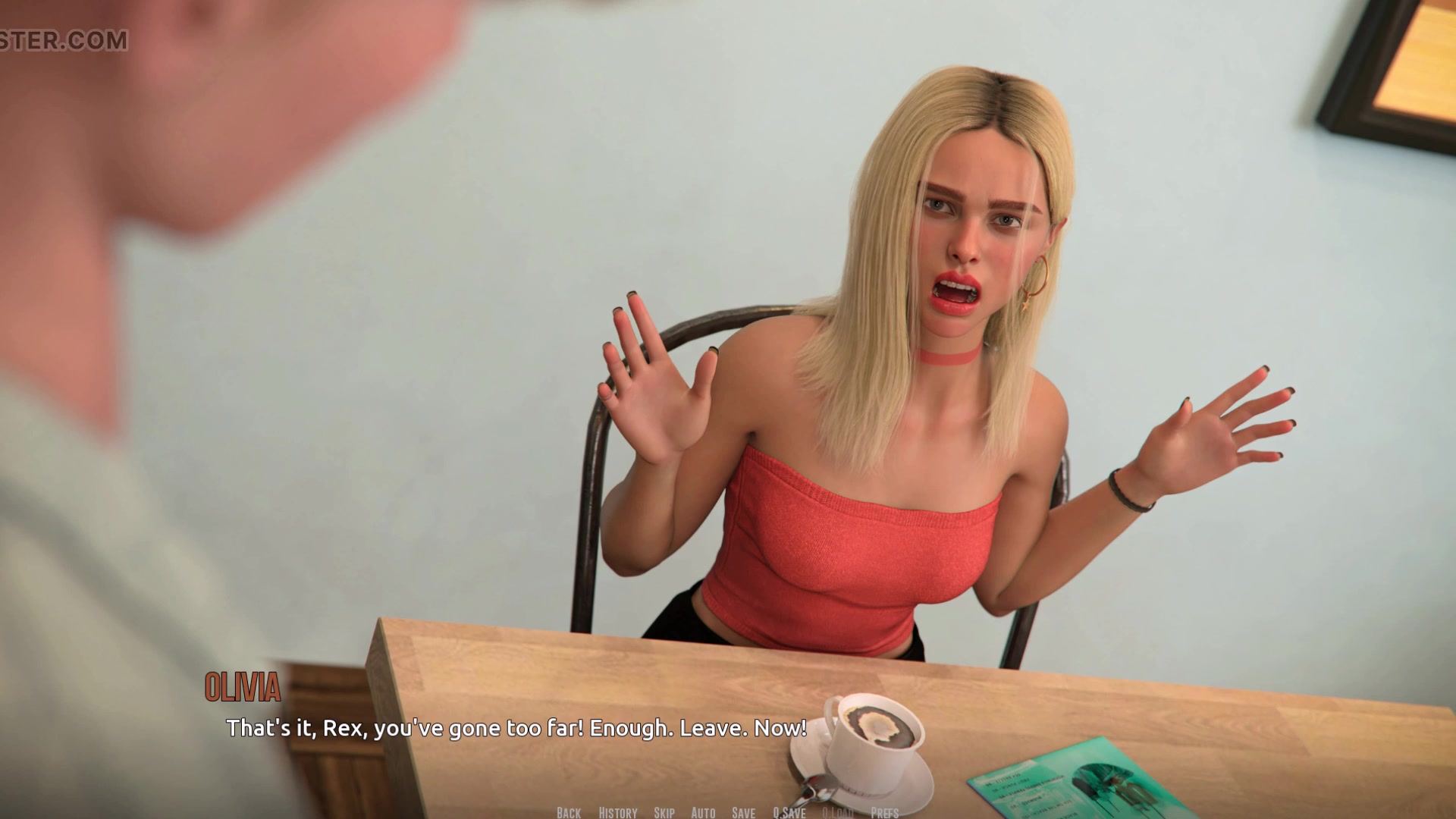Toggle Skip mode

664,813
